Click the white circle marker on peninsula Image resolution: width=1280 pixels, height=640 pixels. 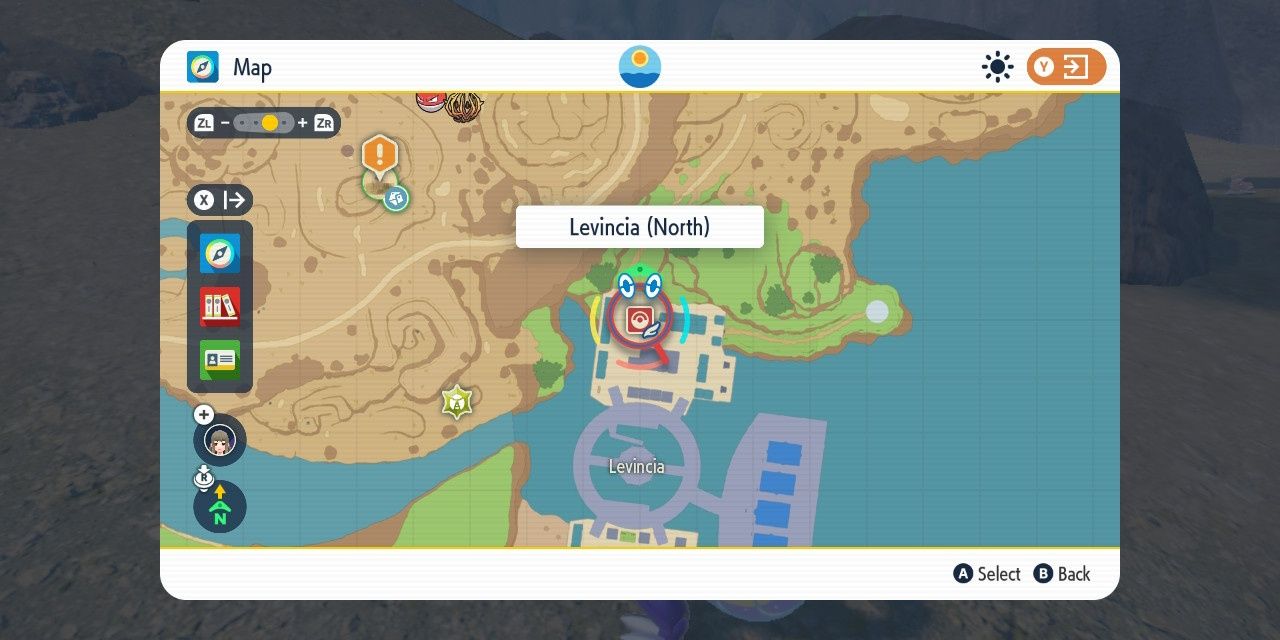[877, 311]
